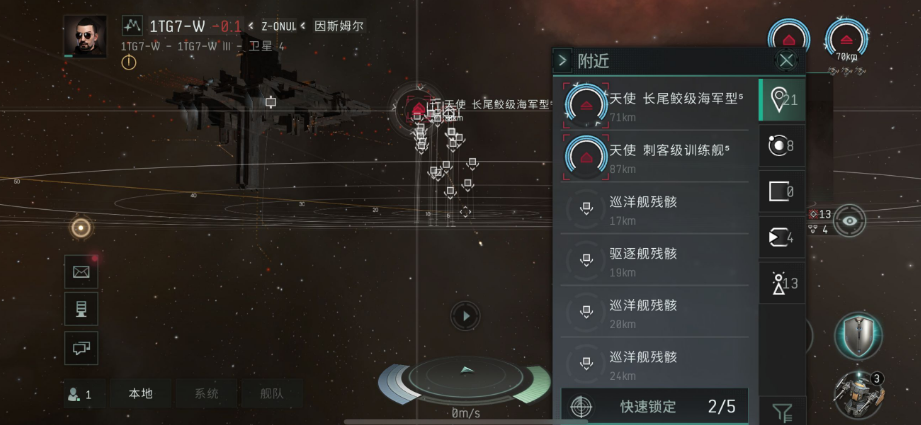Open the pilot character portrait
Screen dimensions: 921x425
pyautogui.click(x=85, y=36)
